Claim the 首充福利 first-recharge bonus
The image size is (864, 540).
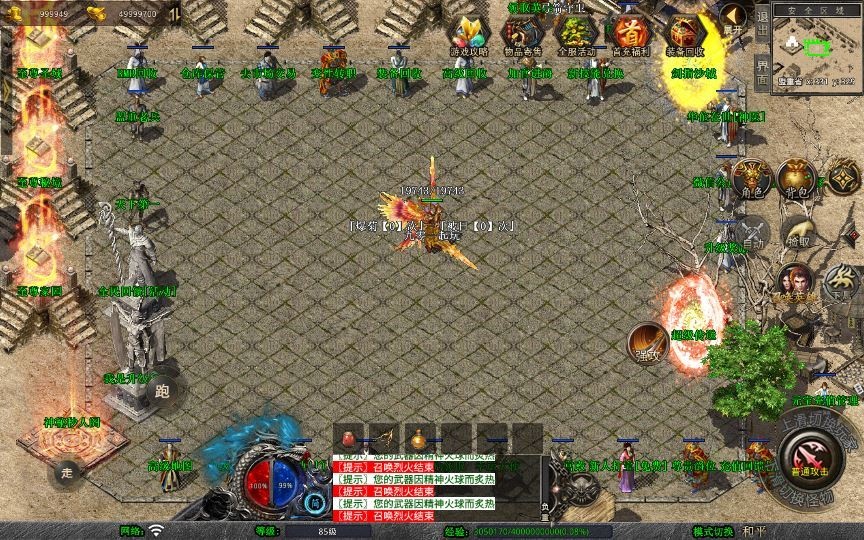(630, 36)
